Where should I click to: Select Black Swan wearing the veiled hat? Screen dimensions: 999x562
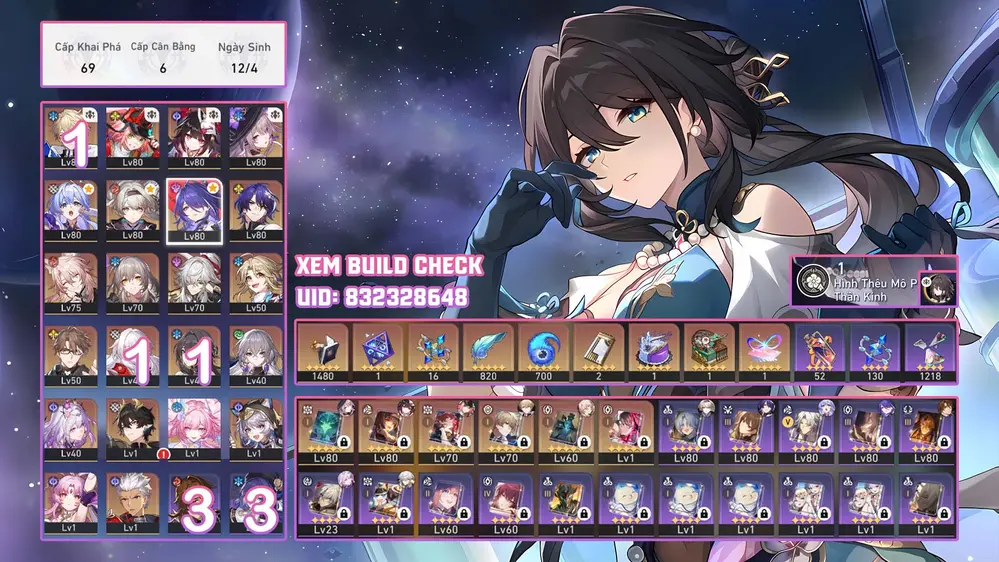tap(255, 137)
